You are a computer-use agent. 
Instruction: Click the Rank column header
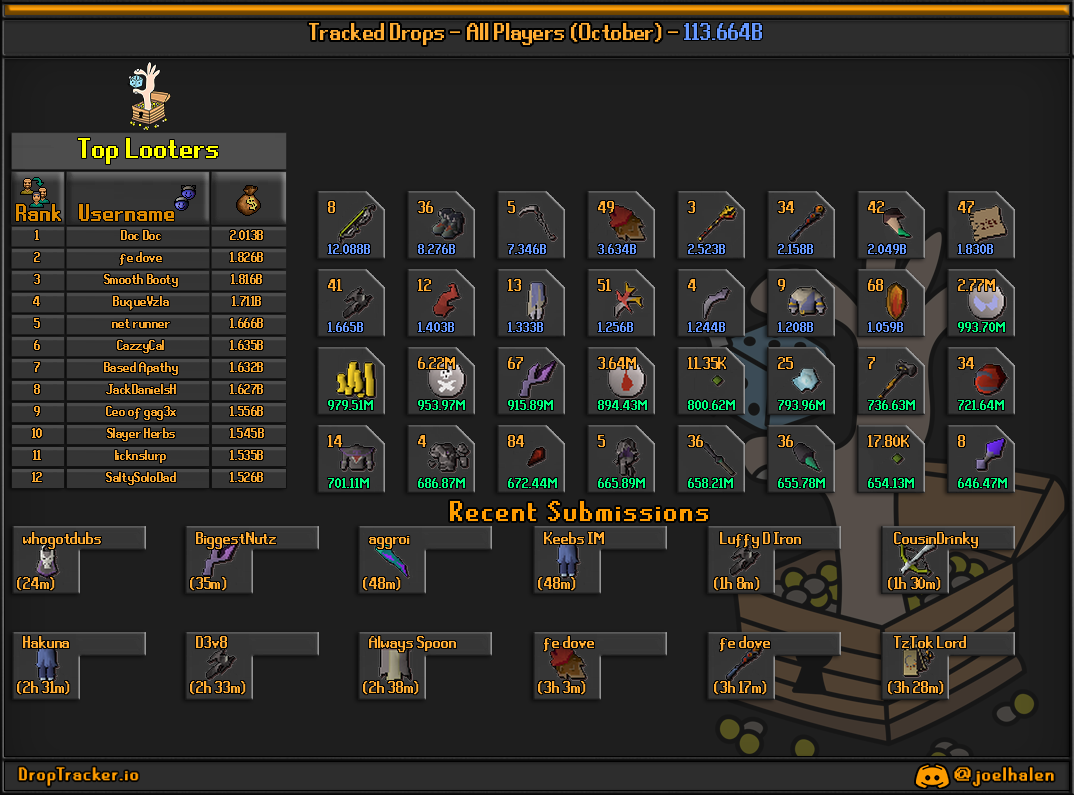click(x=38, y=198)
